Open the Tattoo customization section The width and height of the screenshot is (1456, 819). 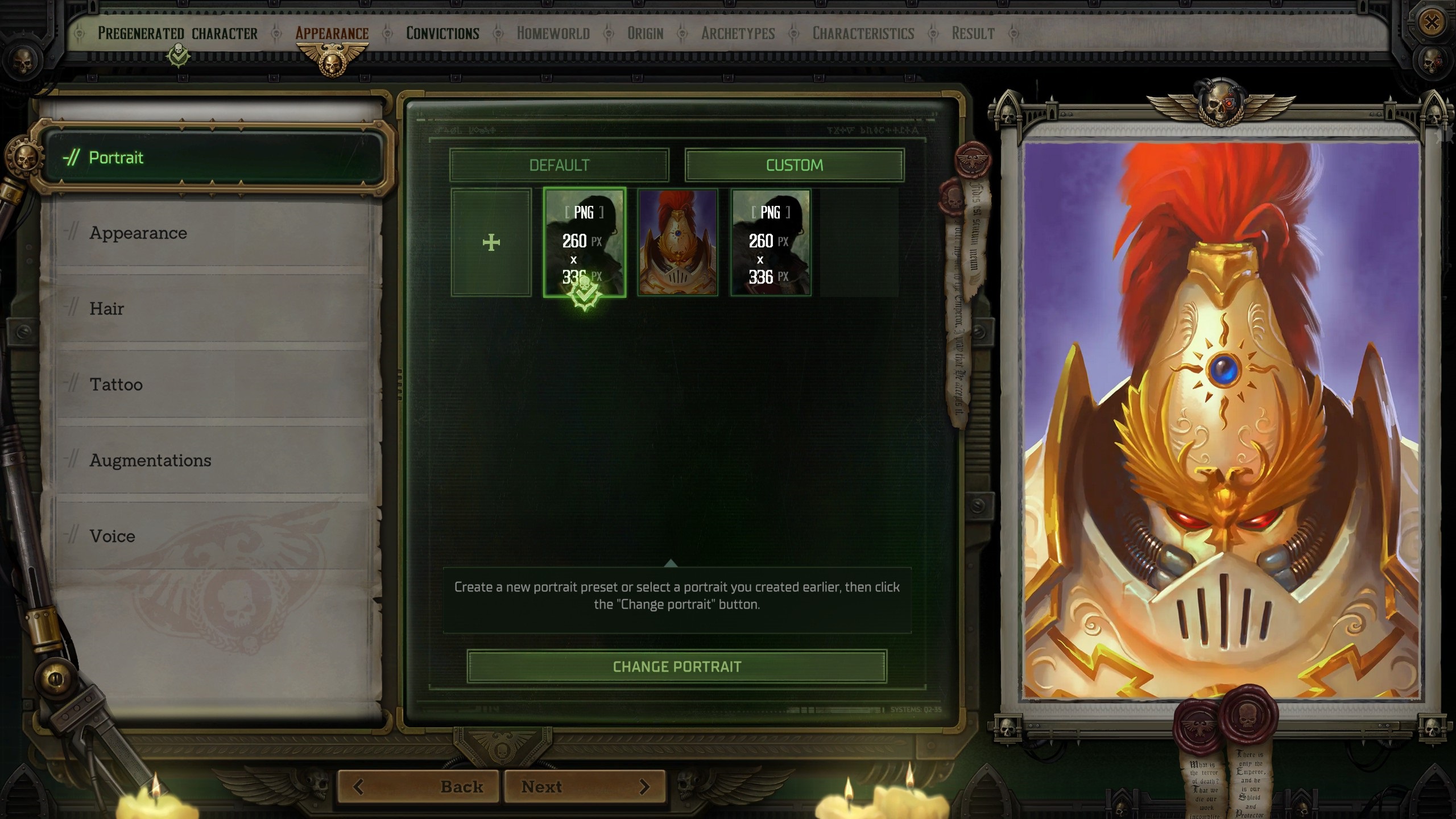115,384
